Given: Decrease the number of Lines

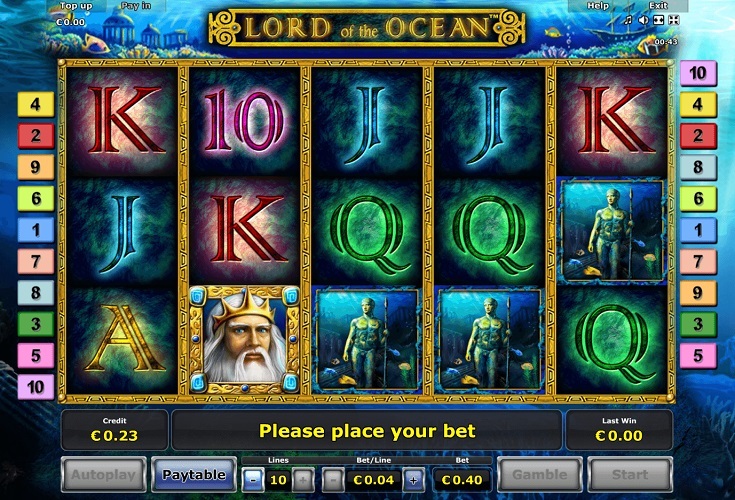Looking at the screenshot, I should (254, 480).
